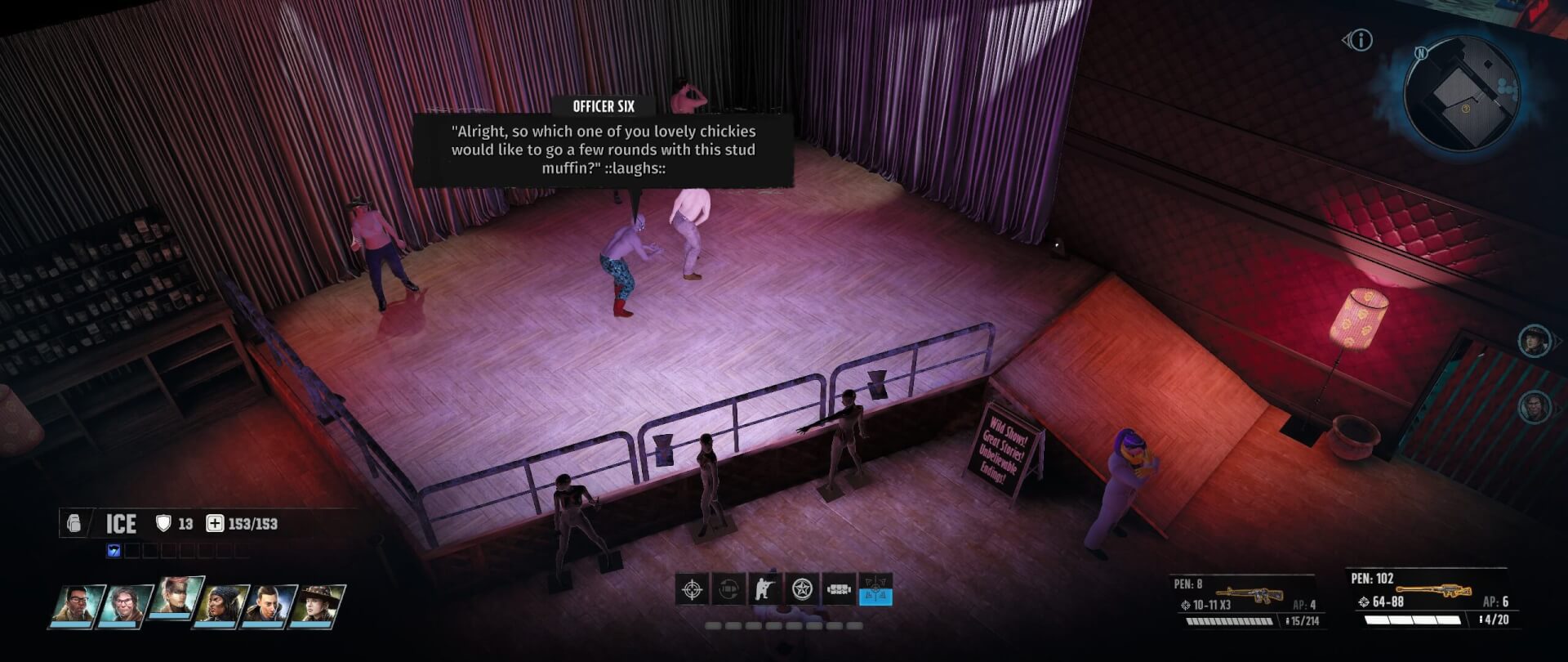Select the squad portrait with black glasses
The width and height of the screenshot is (1568, 662).
(x=78, y=606)
